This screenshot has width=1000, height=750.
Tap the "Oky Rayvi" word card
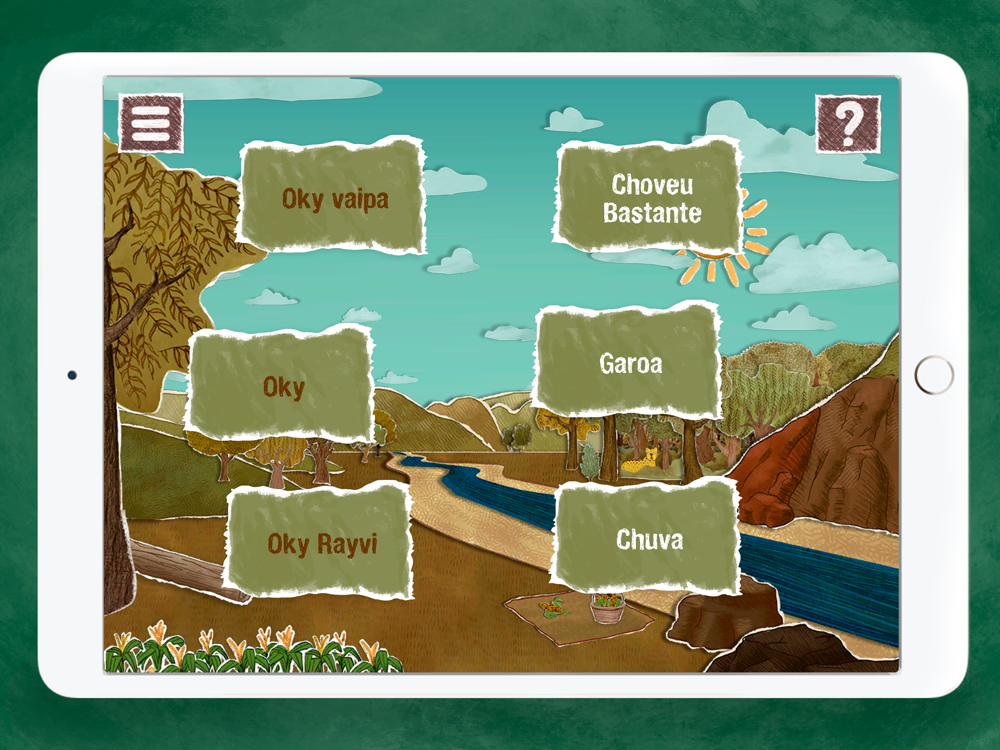coord(321,543)
